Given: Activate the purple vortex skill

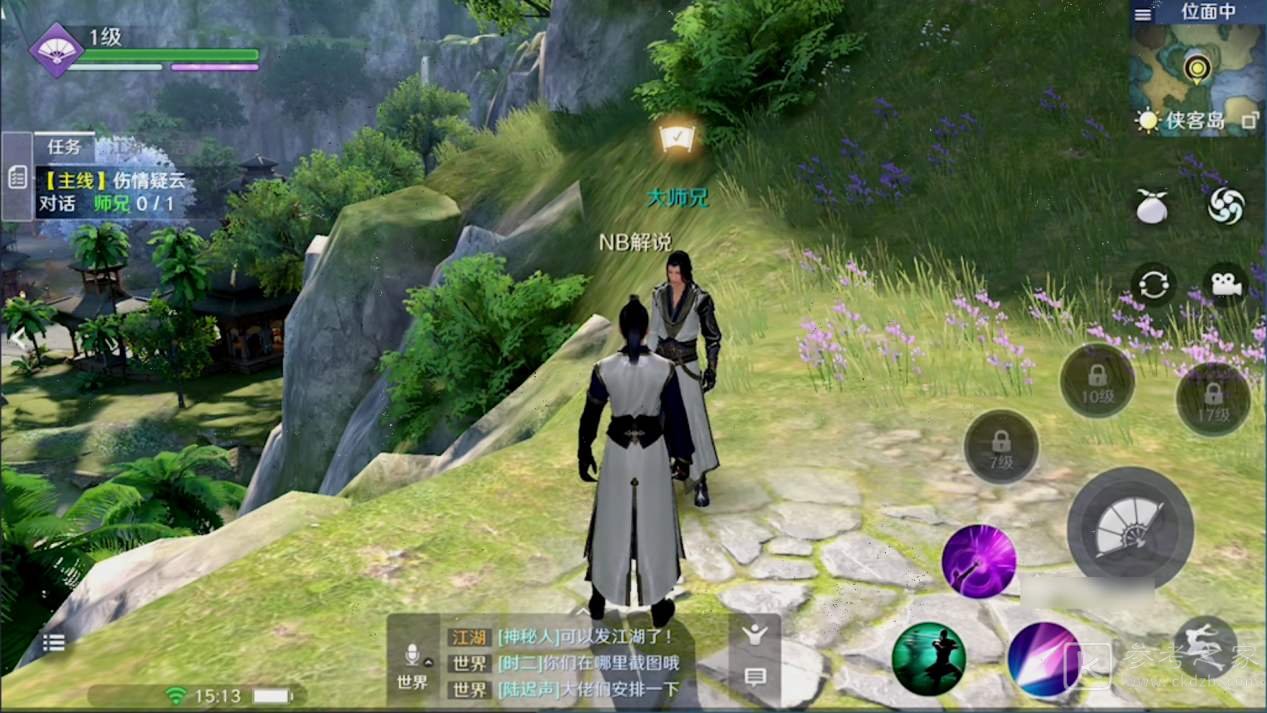Looking at the screenshot, I should coord(978,561).
